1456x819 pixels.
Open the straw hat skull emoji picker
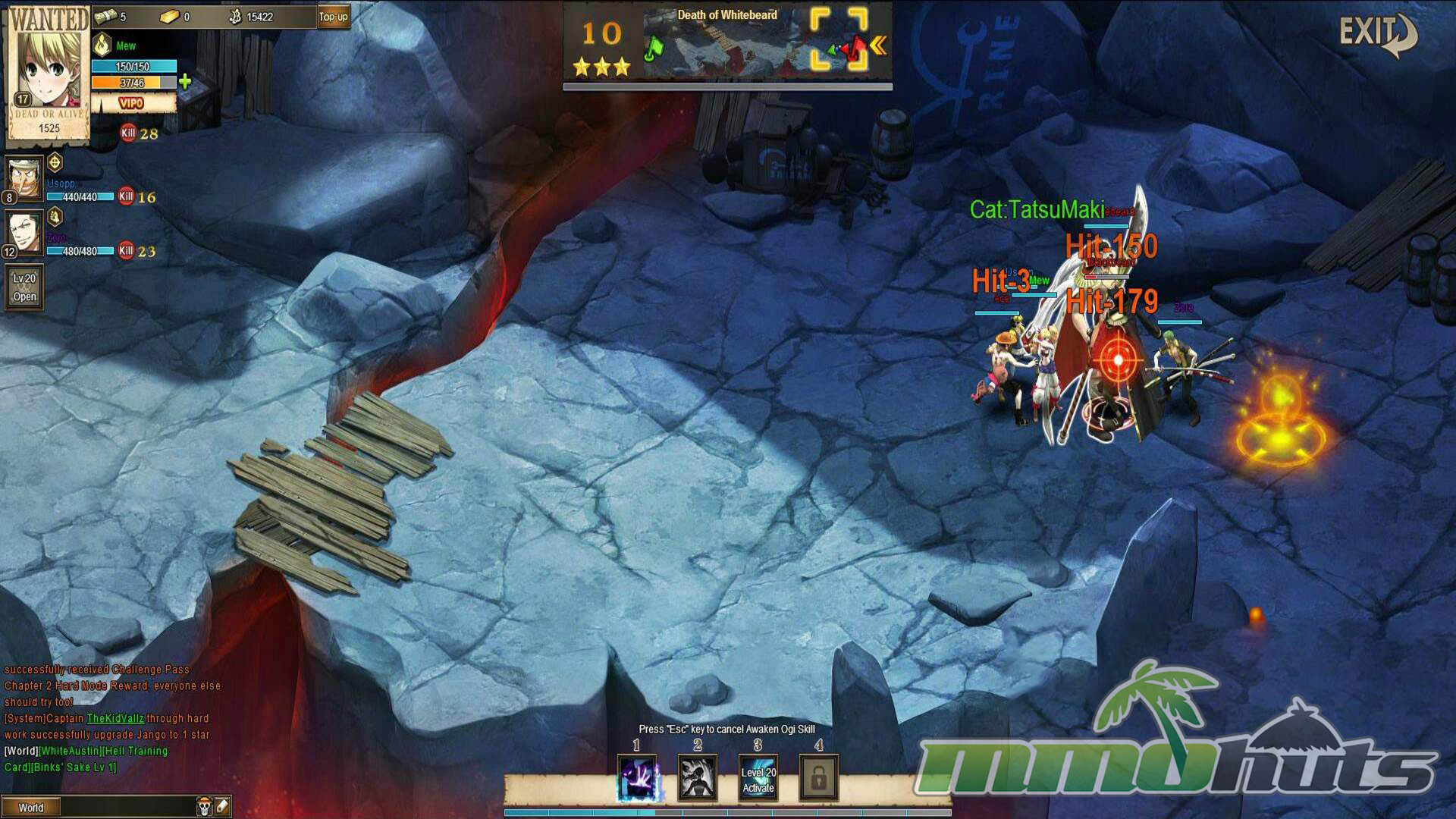[x=204, y=807]
